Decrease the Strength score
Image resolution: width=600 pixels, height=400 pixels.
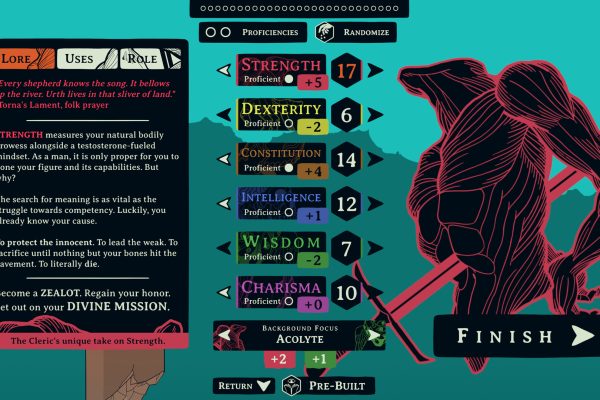coord(224,71)
